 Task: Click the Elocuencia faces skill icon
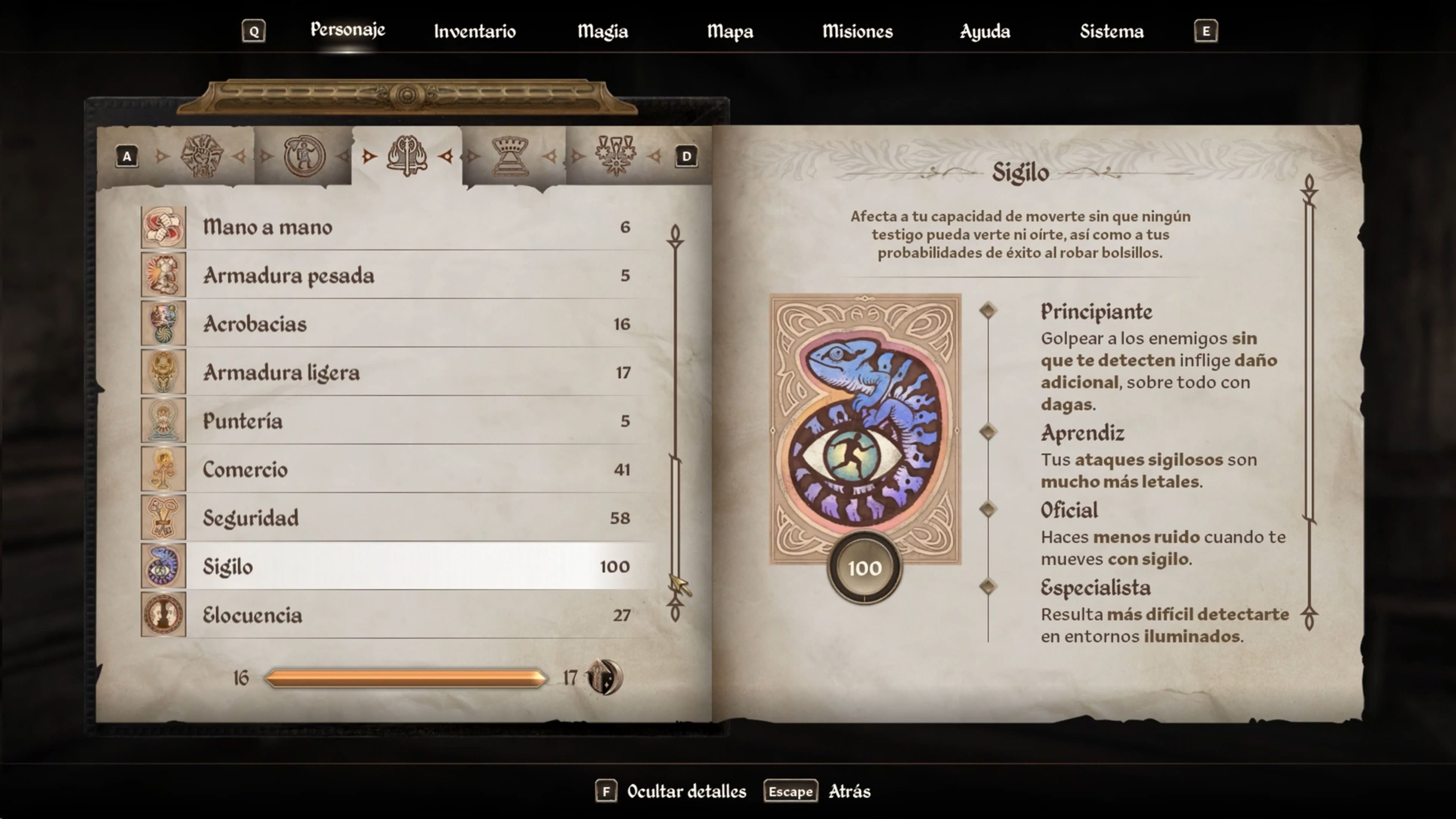[x=163, y=615]
